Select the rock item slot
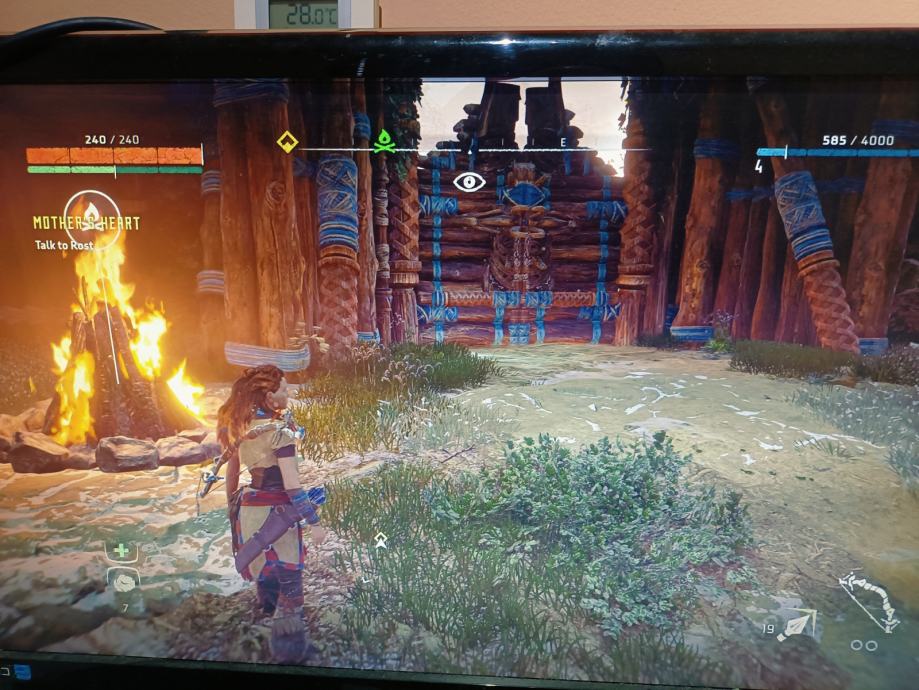The image size is (919, 690). [x=123, y=581]
